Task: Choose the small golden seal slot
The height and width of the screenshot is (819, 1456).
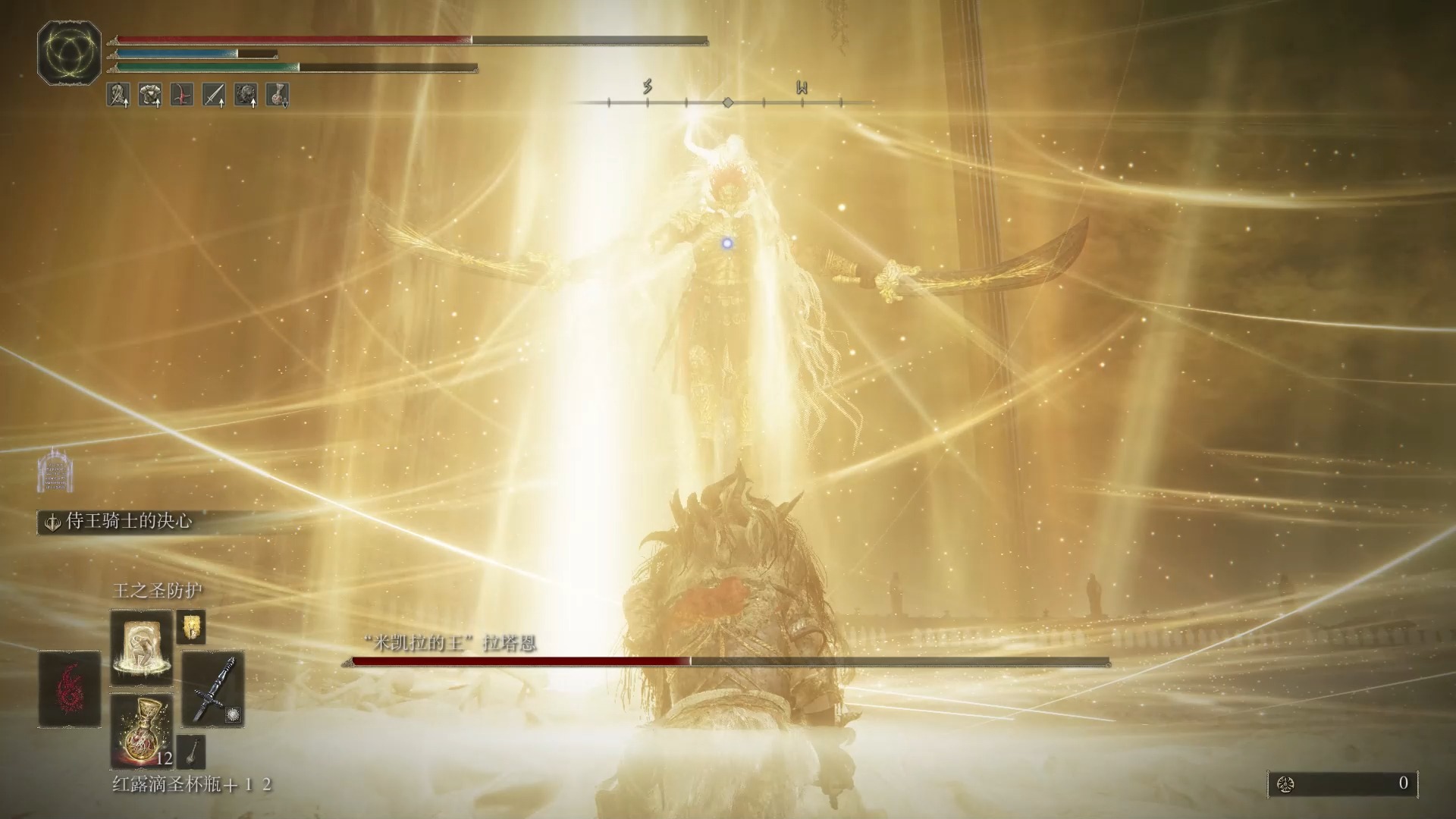Action: pos(190,627)
